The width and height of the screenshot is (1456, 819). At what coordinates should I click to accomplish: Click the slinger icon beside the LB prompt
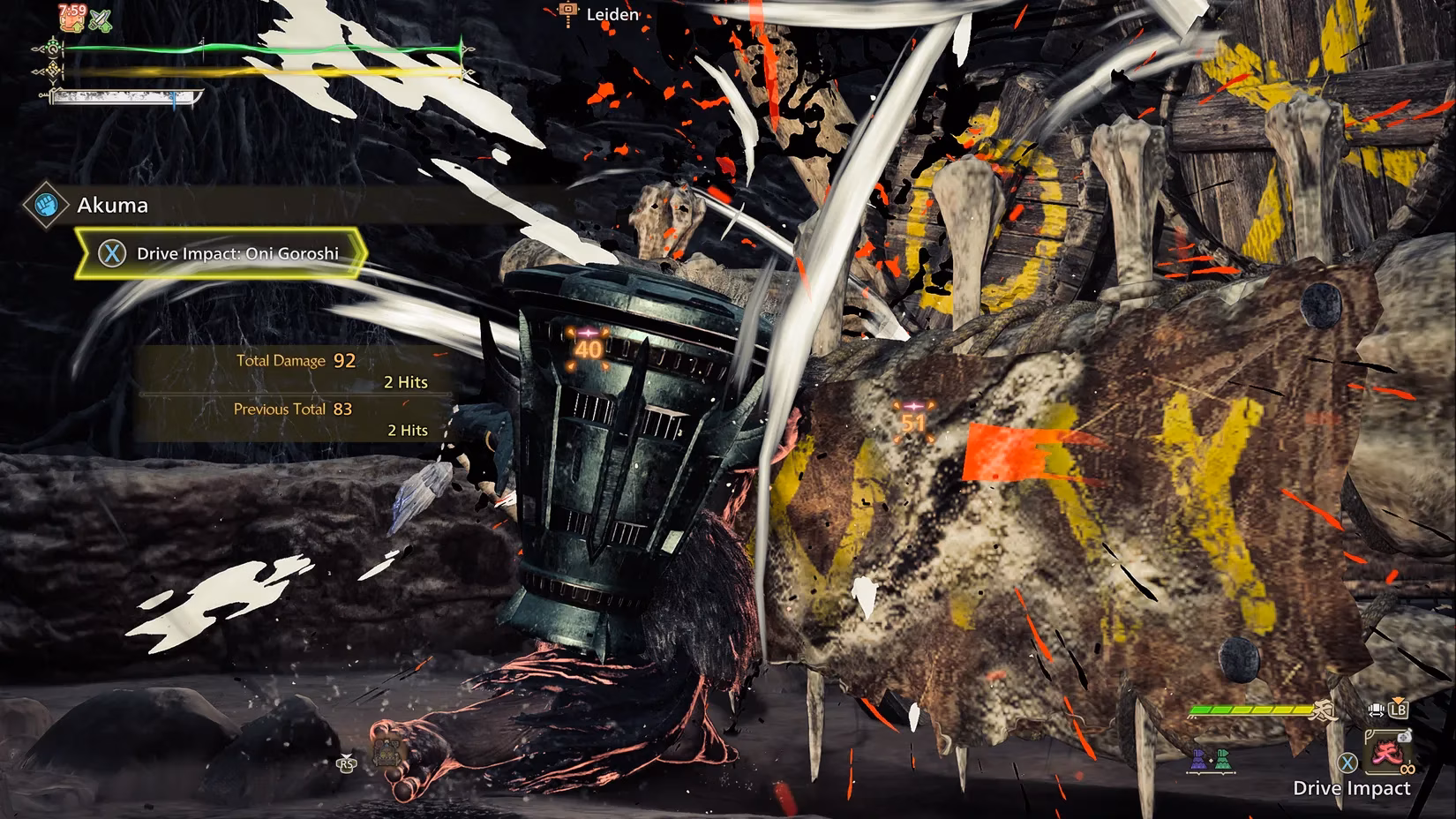[1377, 710]
